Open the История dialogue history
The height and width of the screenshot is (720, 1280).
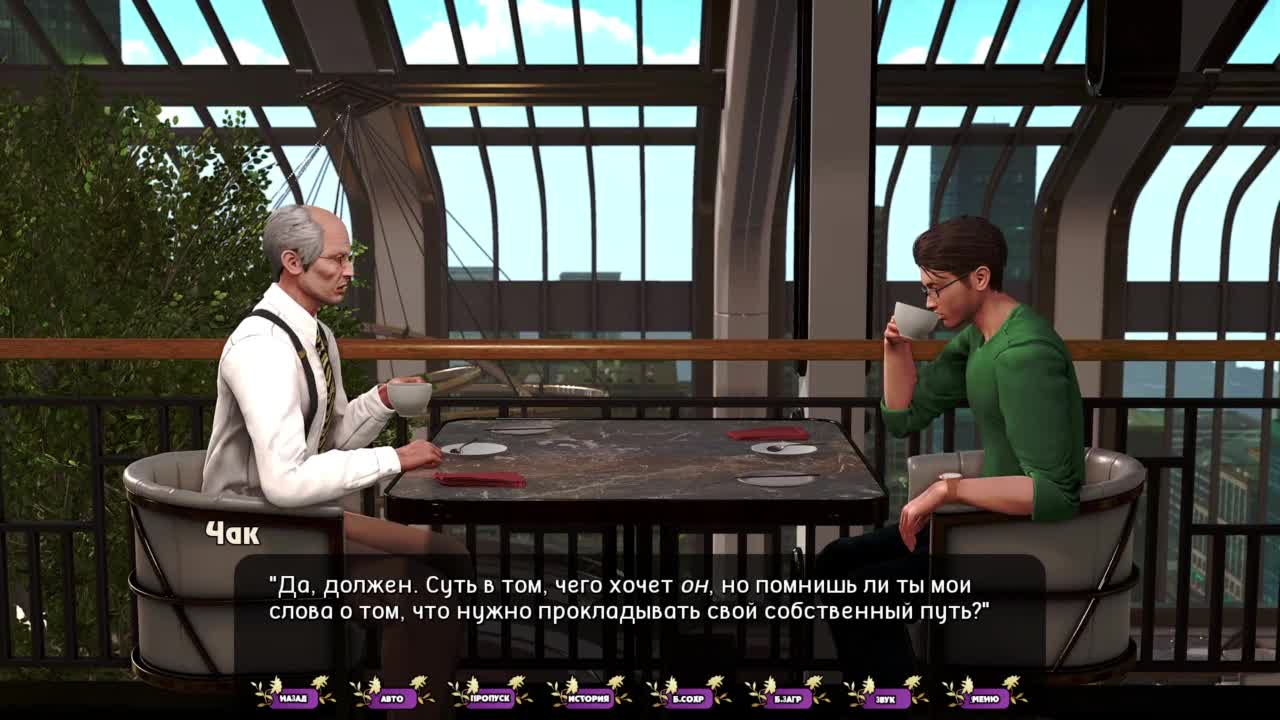click(x=589, y=698)
